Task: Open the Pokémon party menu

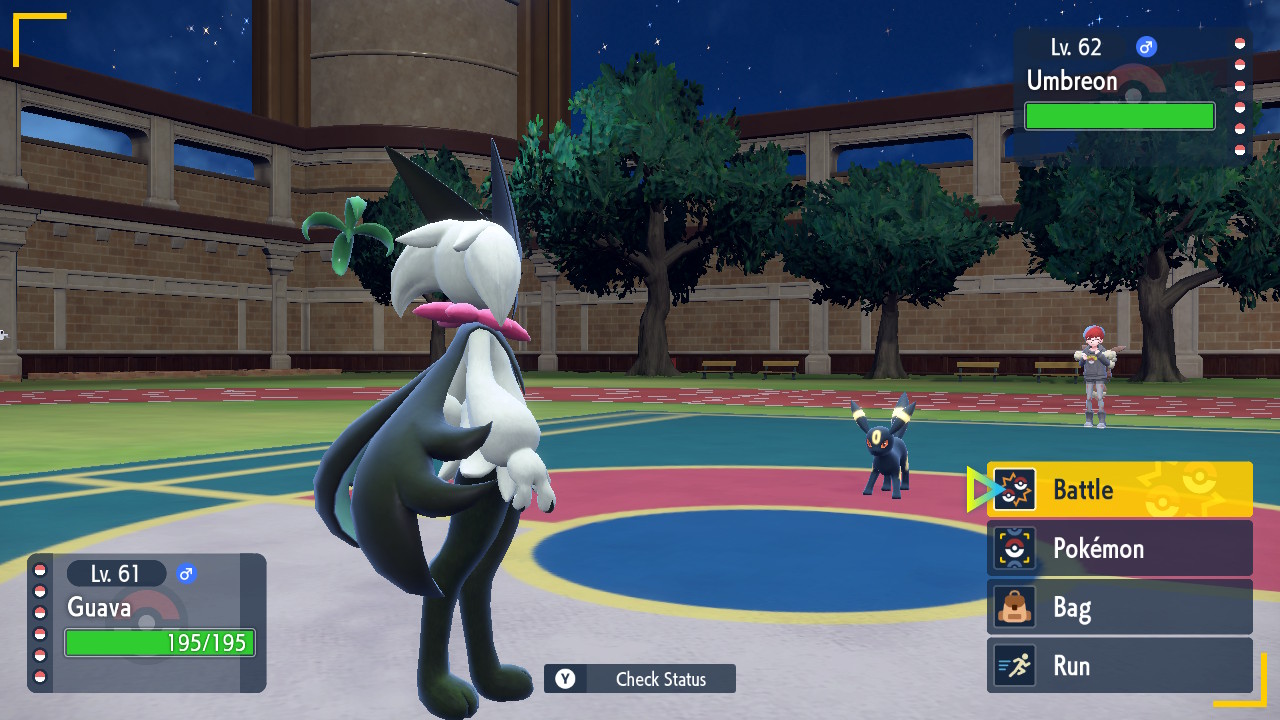Action: (1119, 548)
